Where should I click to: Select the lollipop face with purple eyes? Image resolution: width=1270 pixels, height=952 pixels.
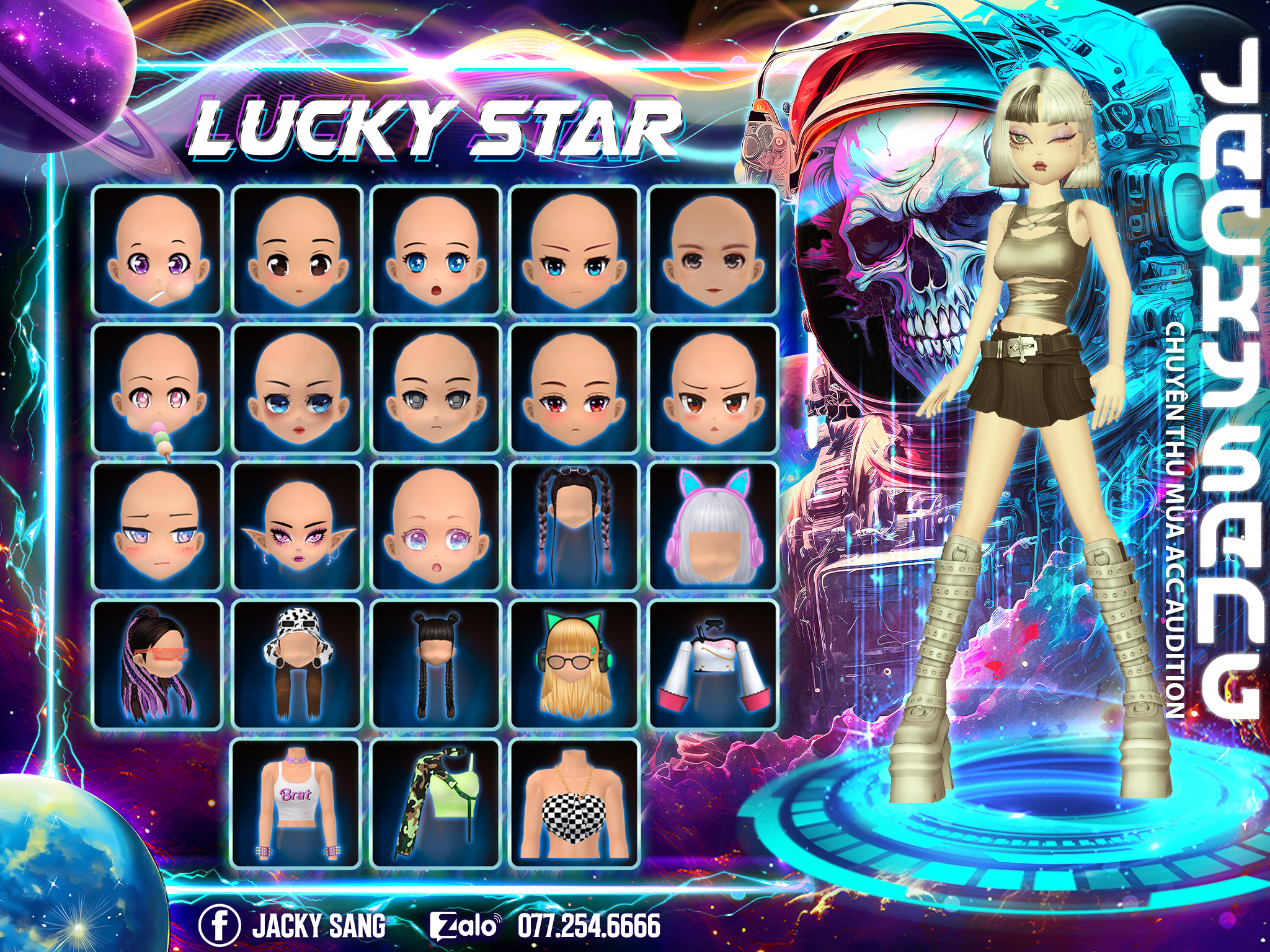point(157,250)
